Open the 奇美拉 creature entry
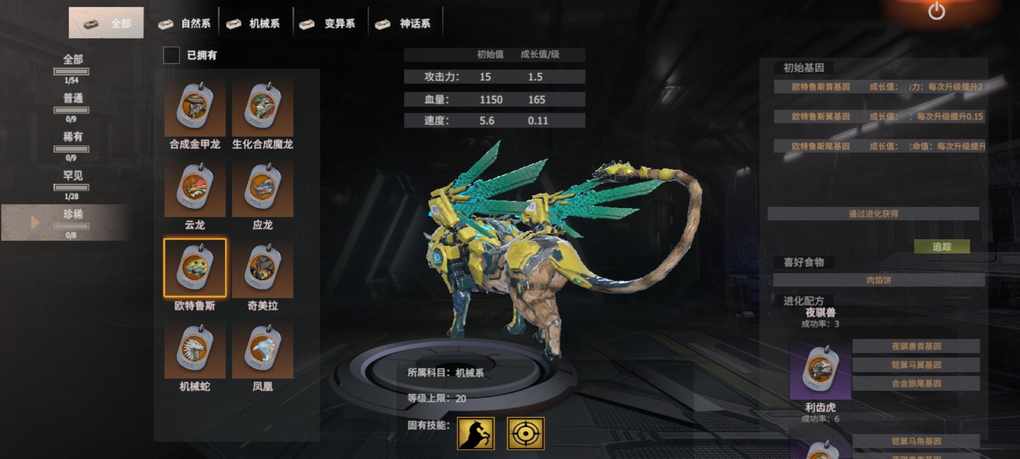 click(x=262, y=269)
